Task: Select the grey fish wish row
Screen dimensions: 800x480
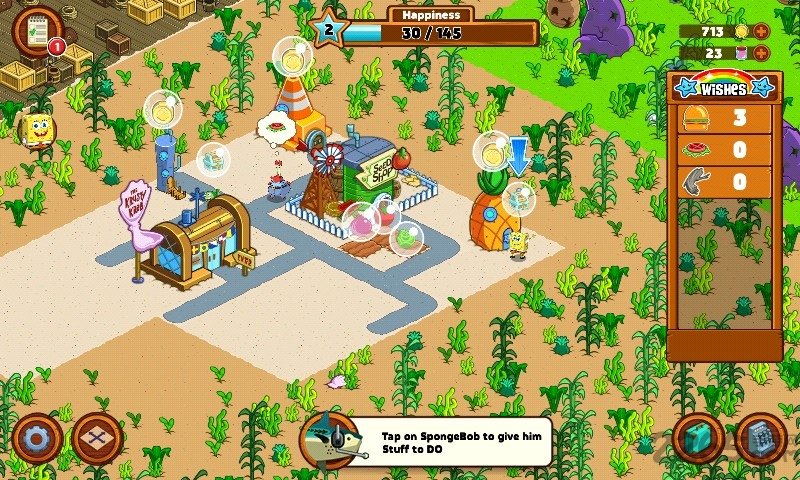Action: pos(724,182)
